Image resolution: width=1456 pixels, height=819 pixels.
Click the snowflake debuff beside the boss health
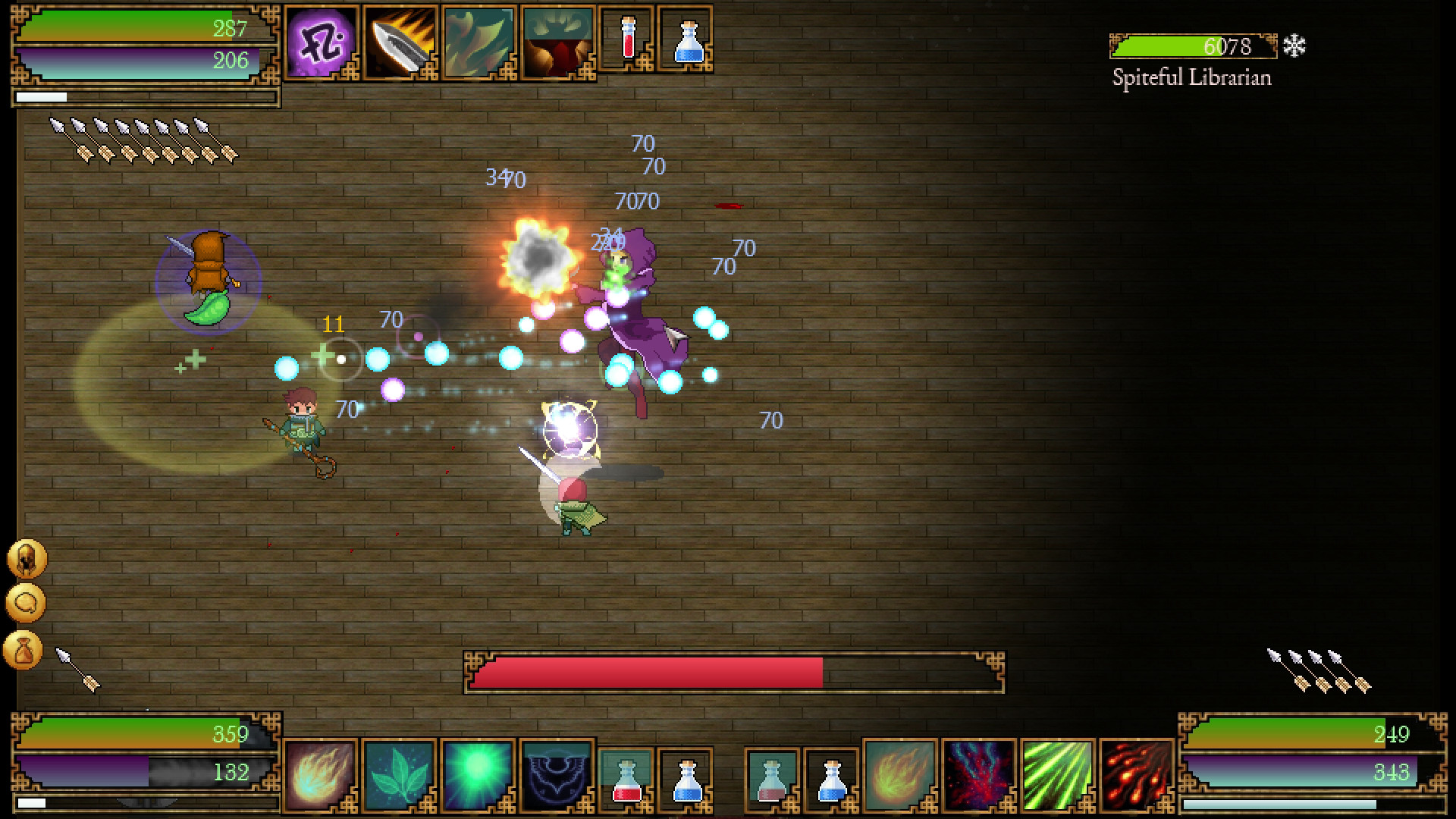click(x=1294, y=45)
